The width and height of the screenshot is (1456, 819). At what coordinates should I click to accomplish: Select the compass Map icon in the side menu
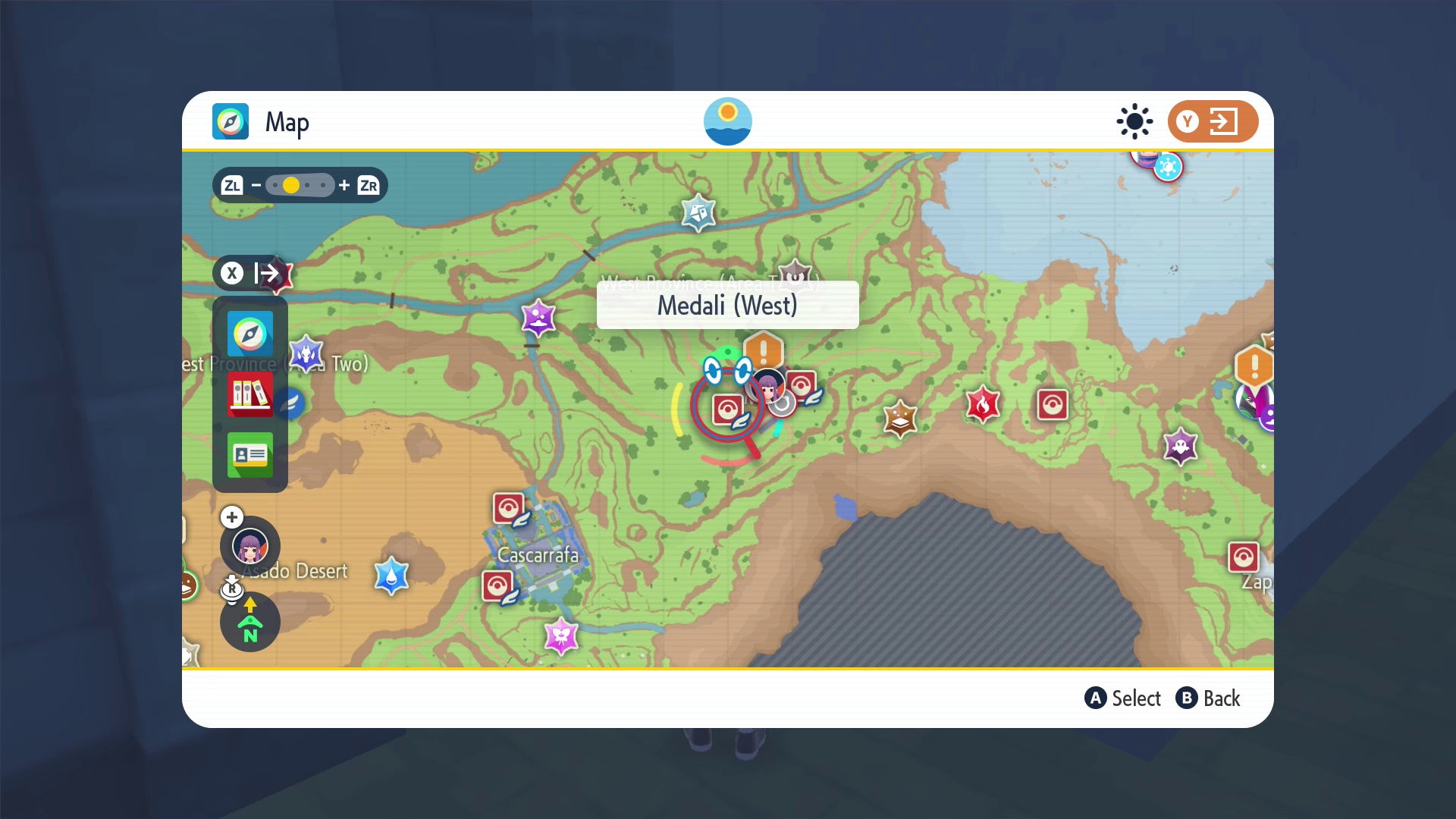pyautogui.click(x=250, y=334)
